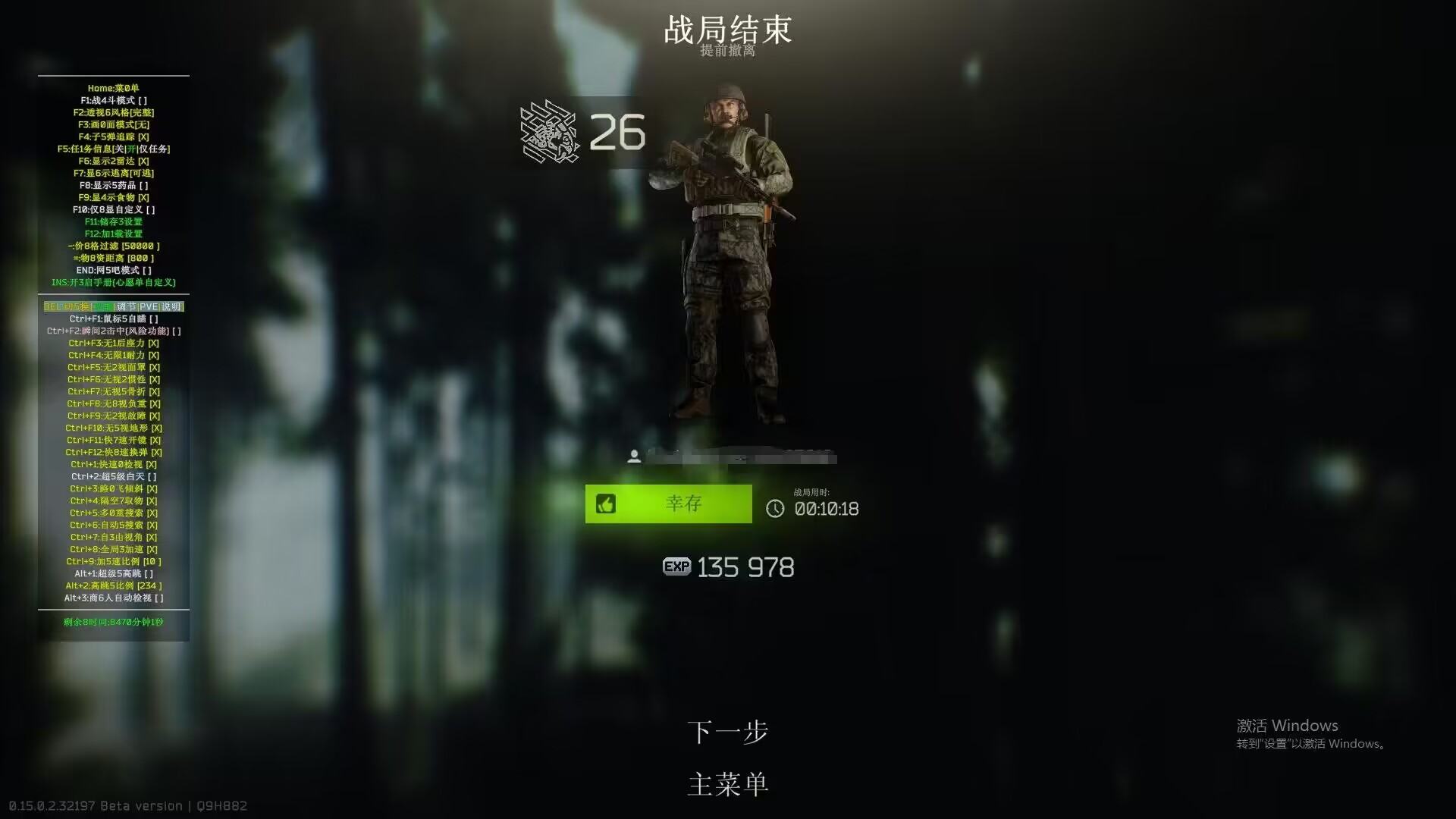This screenshot has width=1456, height=819.
Task: Disable Ctrl+8 全局加速
Action: tap(112, 549)
